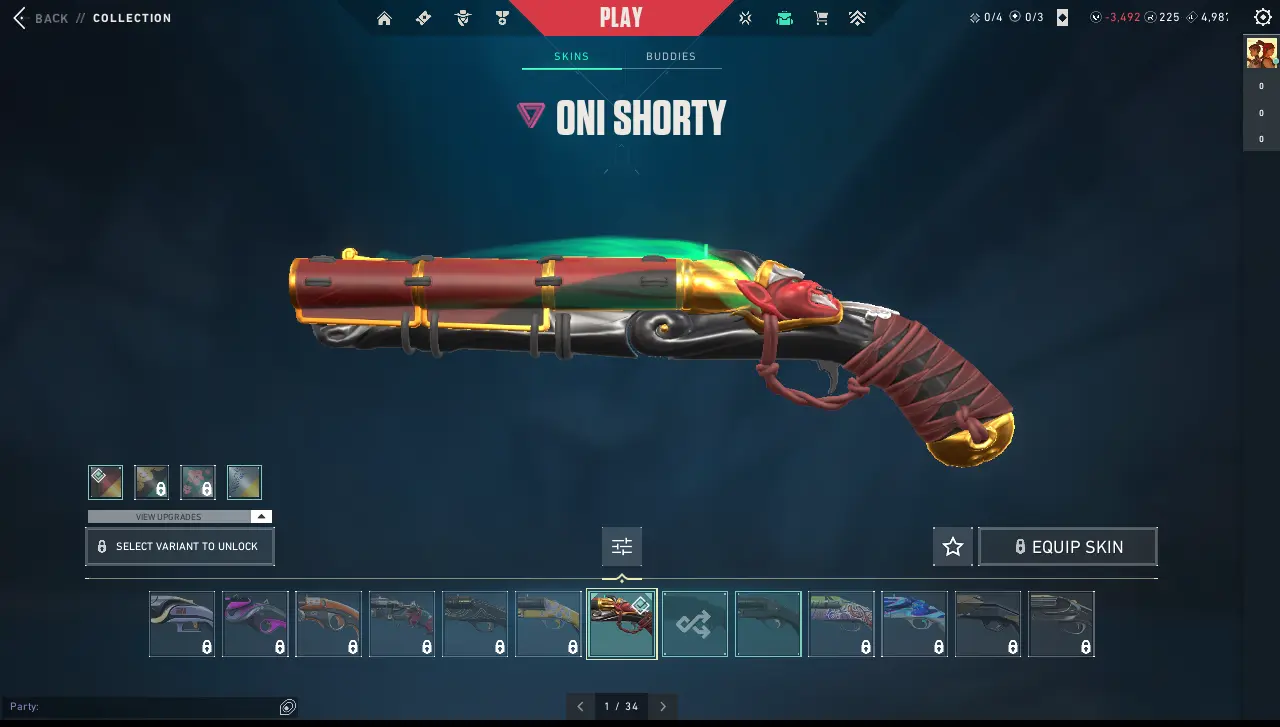Open the agents icon in top navigation
This screenshot has width=1280, height=727.
(x=462, y=18)
